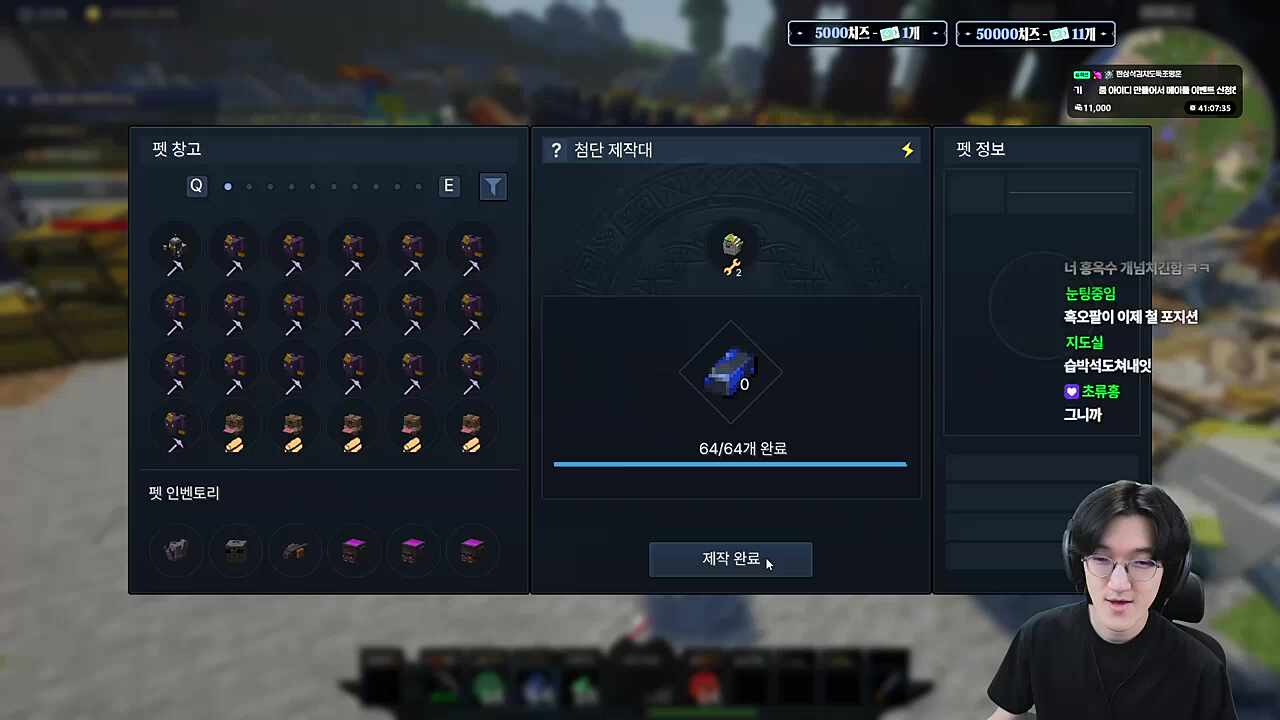Click the 64/64 crafting progress bar
This screenshot has width=1280, height=720.
[x=730, y=463]
